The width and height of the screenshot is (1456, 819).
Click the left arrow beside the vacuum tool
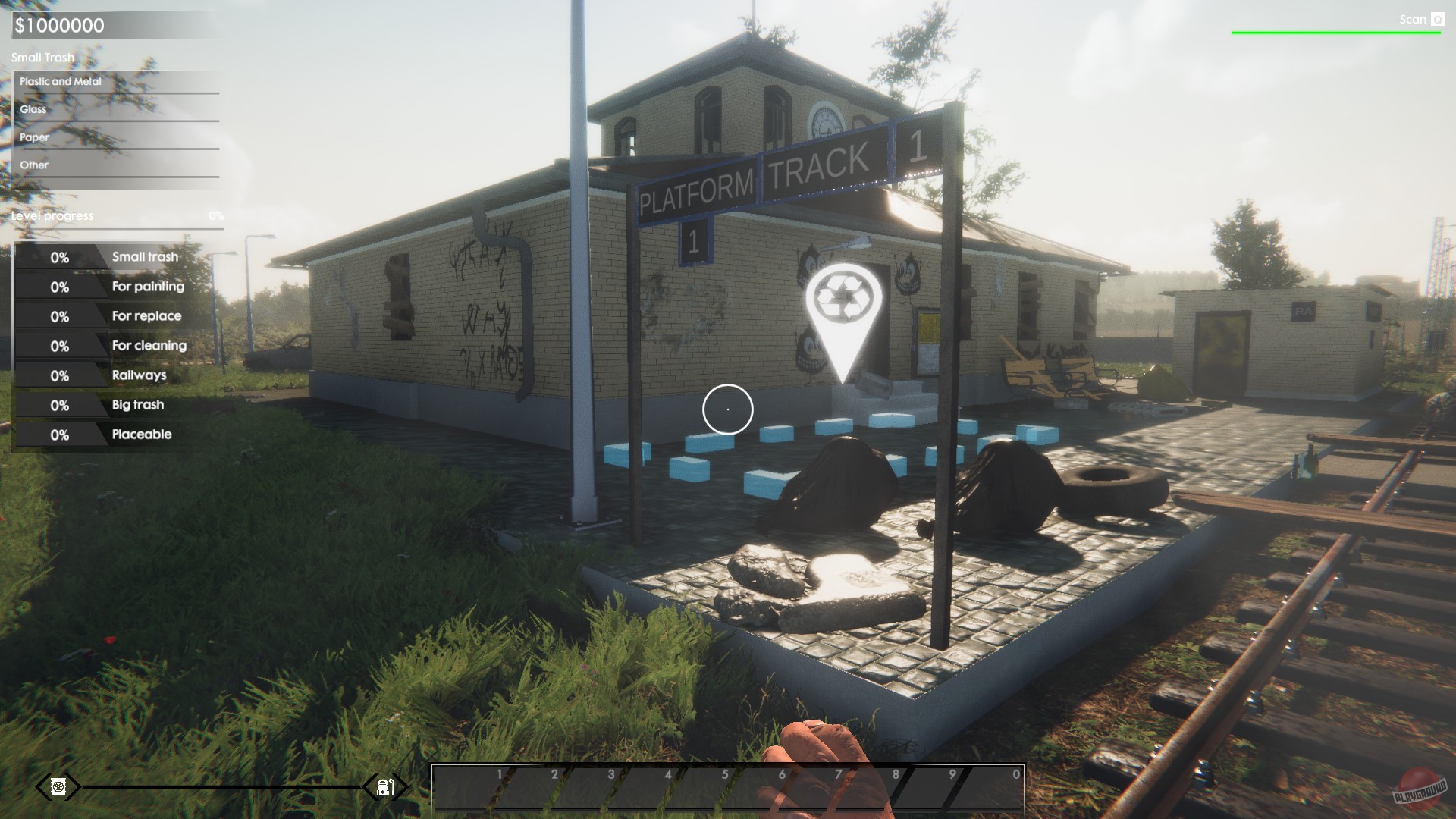point(370,786)
